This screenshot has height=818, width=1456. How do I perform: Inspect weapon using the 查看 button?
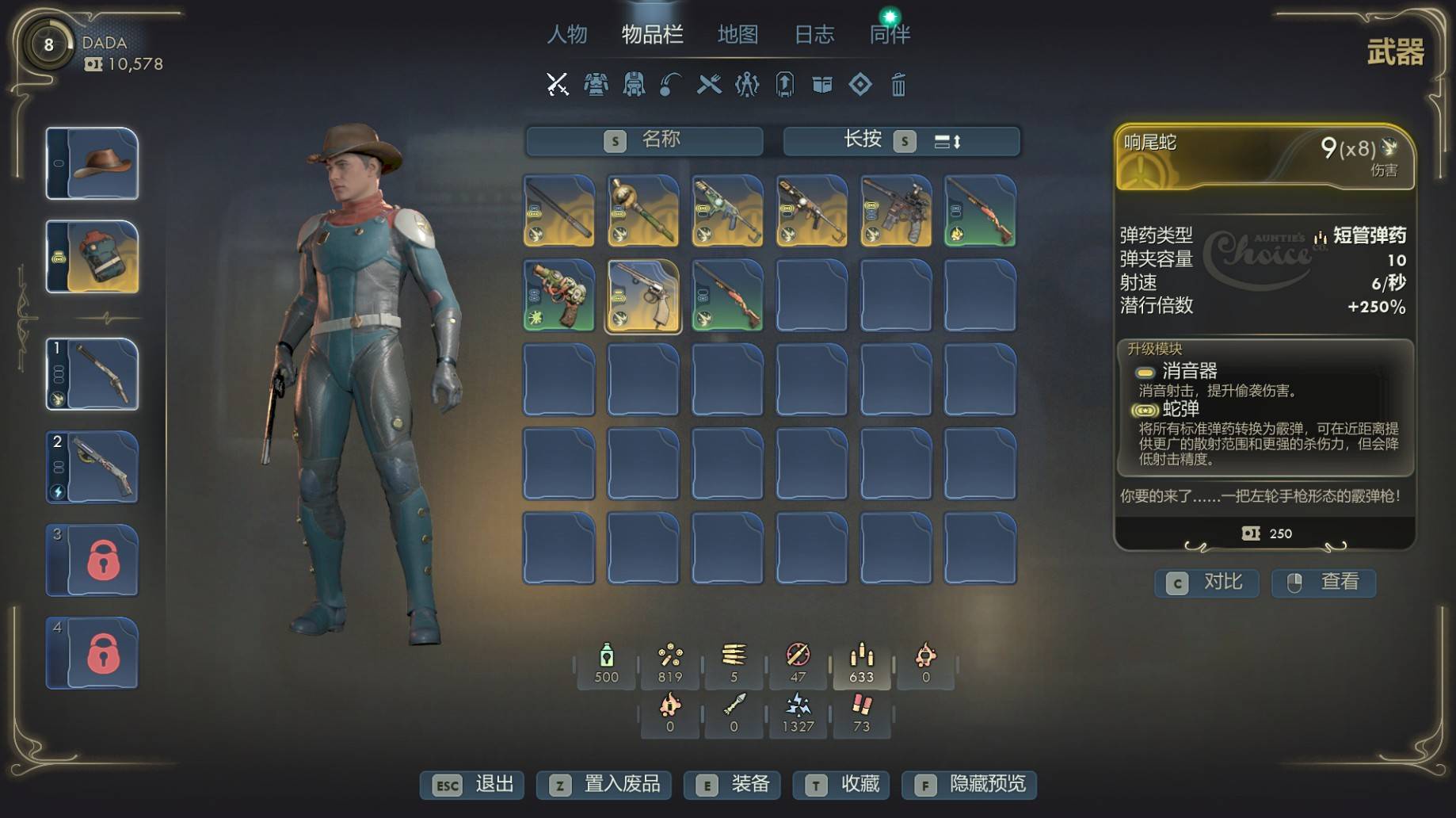[1324, 583]
